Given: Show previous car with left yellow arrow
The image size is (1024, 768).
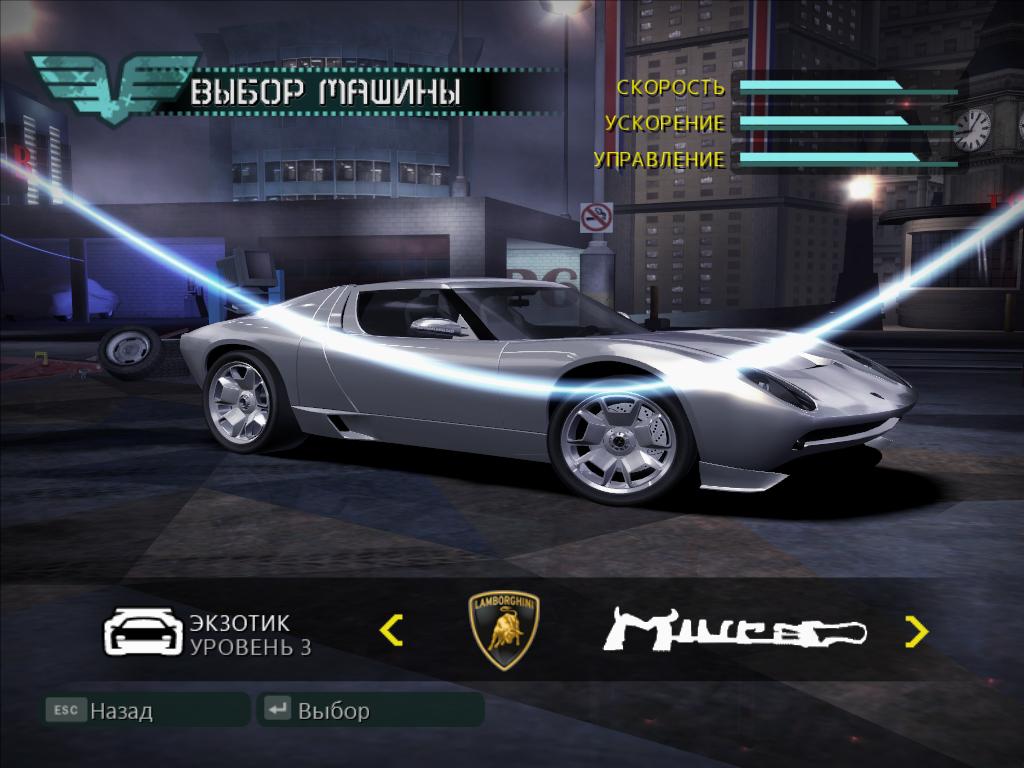Looking at the screenshot, I should click(x=392, y=630).
